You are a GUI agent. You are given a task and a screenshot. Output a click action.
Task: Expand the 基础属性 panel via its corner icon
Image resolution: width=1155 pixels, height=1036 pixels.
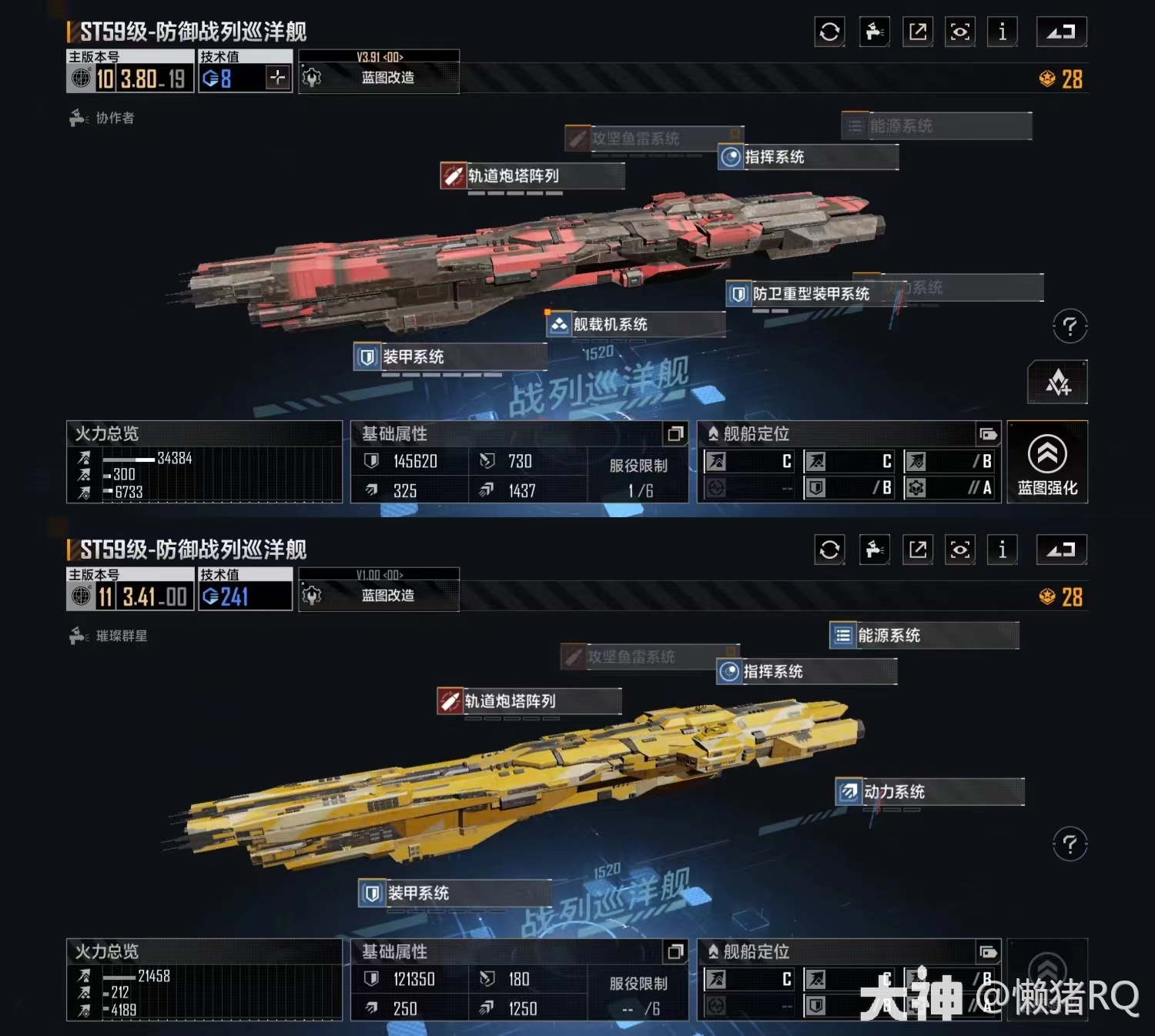pyautogui.click(x=677, y=434)
